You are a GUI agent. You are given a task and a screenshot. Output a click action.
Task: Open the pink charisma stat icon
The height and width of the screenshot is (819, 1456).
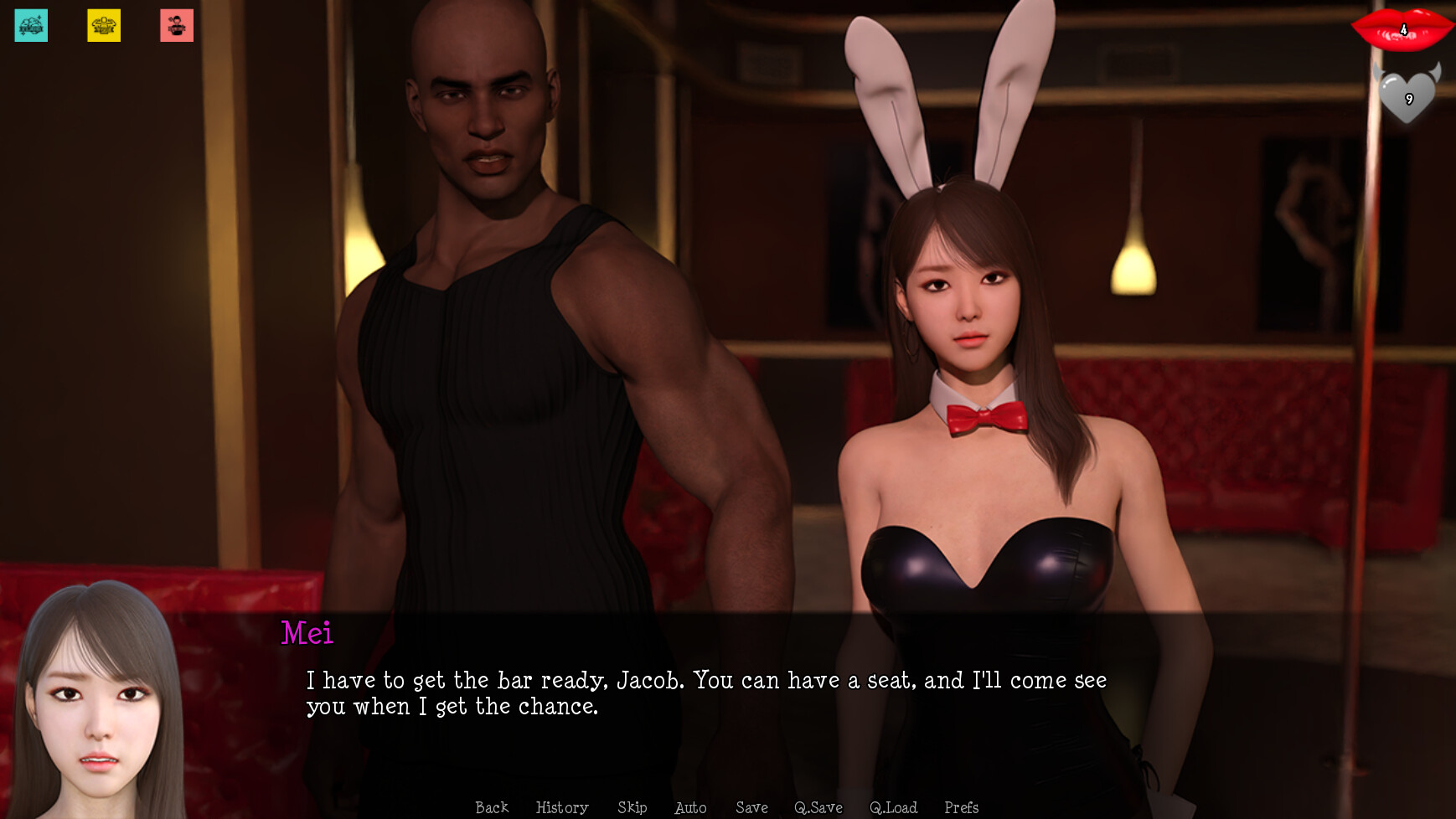(x=178, y=25)
